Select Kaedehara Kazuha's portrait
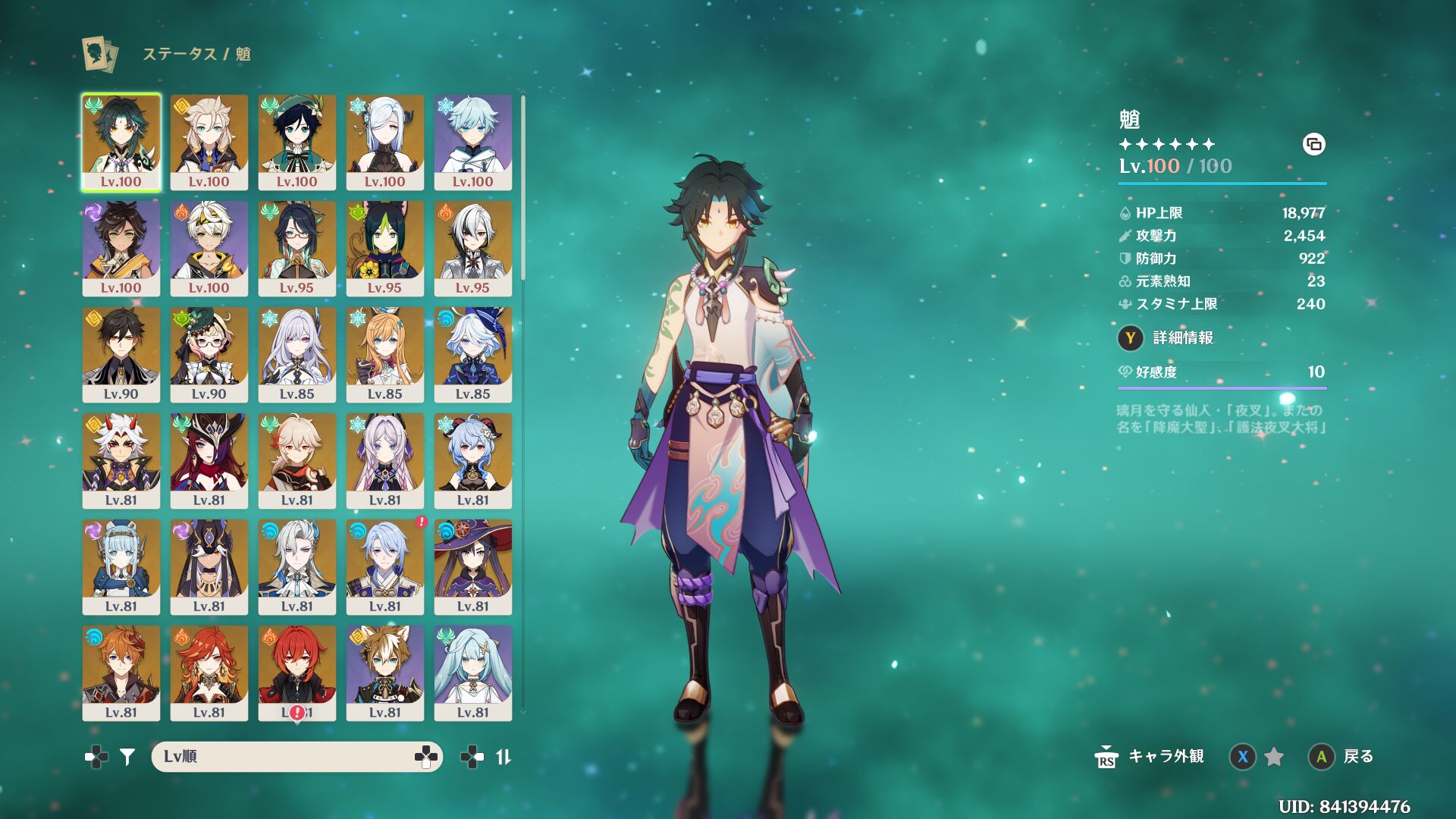The image size is (1456, 819). [x=297, y=460]
